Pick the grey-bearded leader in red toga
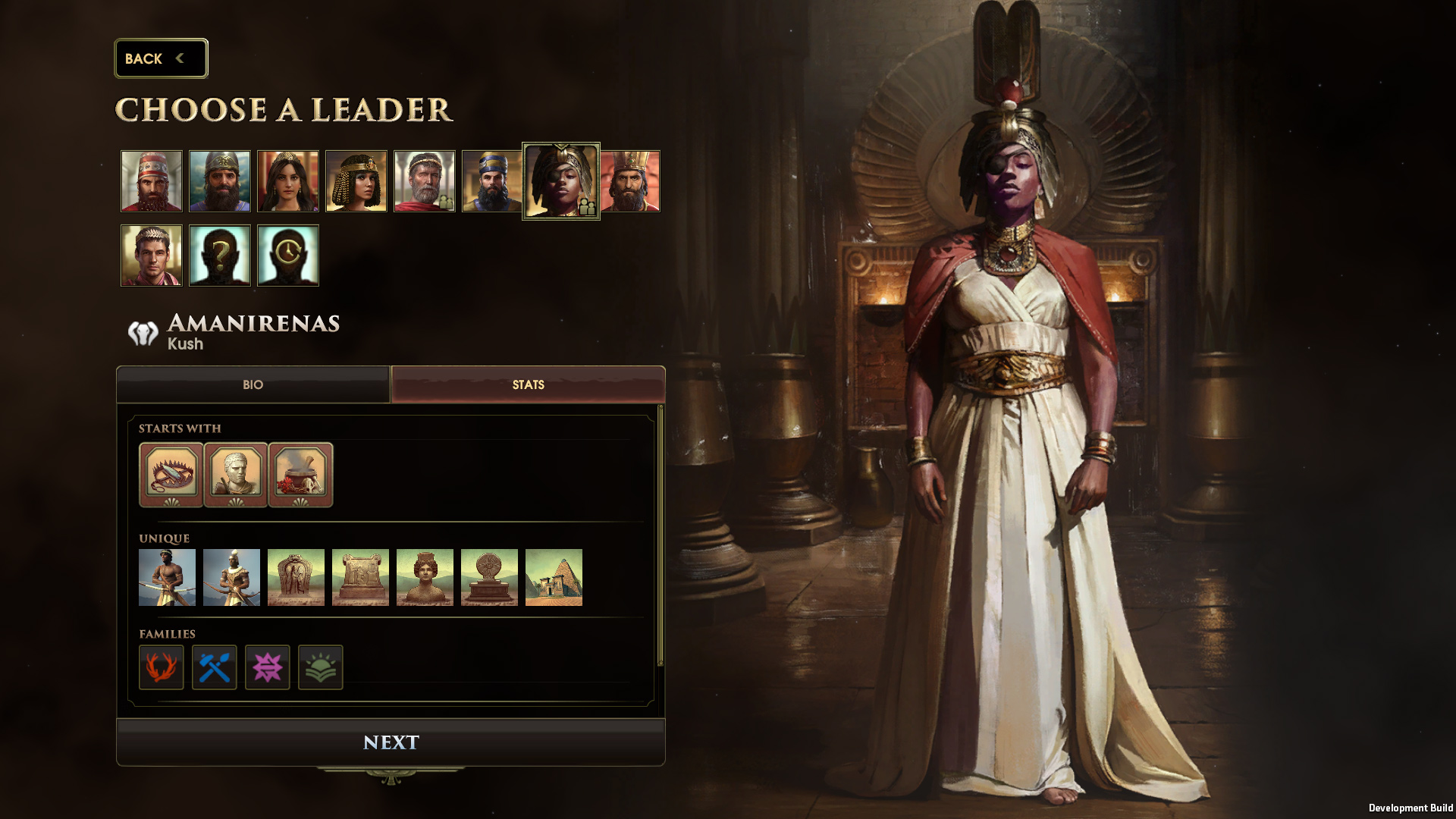Viewport: 1456px width, 819px height. [425, 181]
